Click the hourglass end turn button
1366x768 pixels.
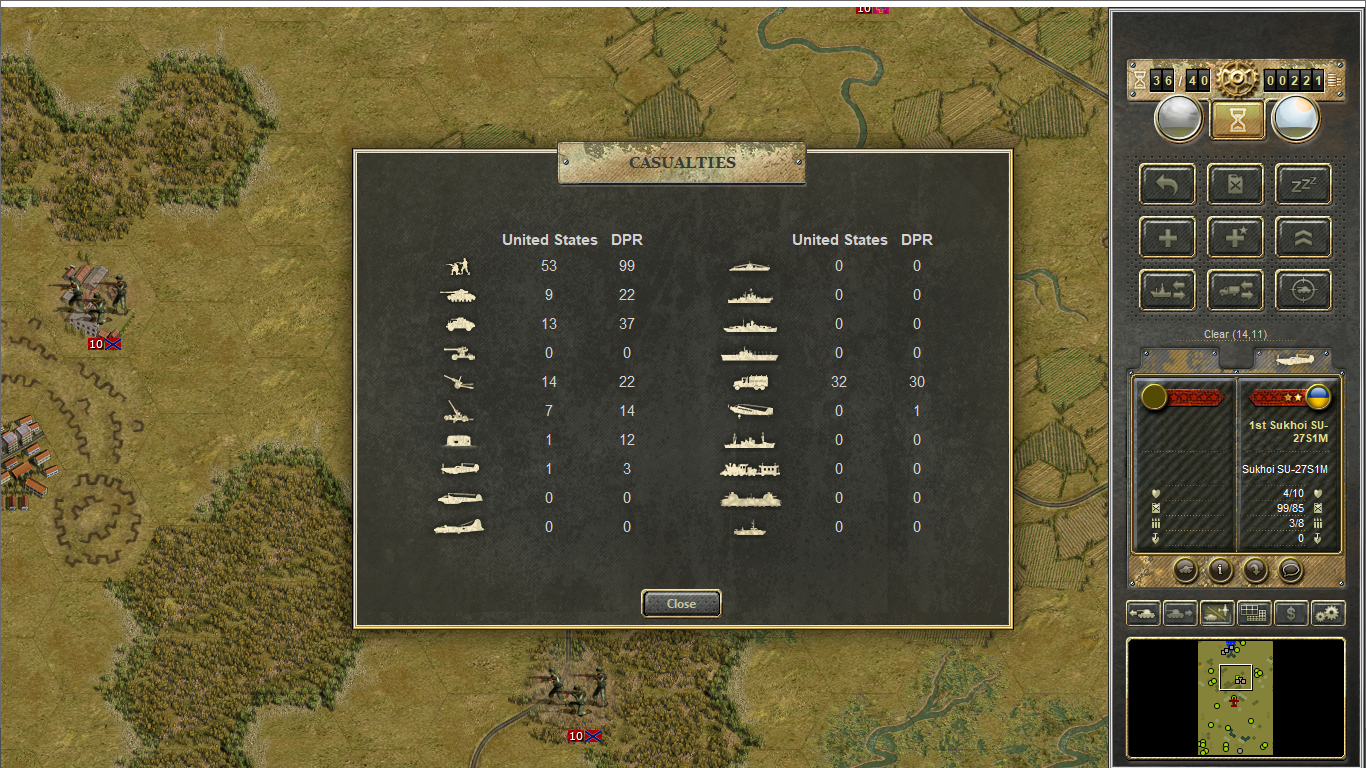click(1238, 120)
